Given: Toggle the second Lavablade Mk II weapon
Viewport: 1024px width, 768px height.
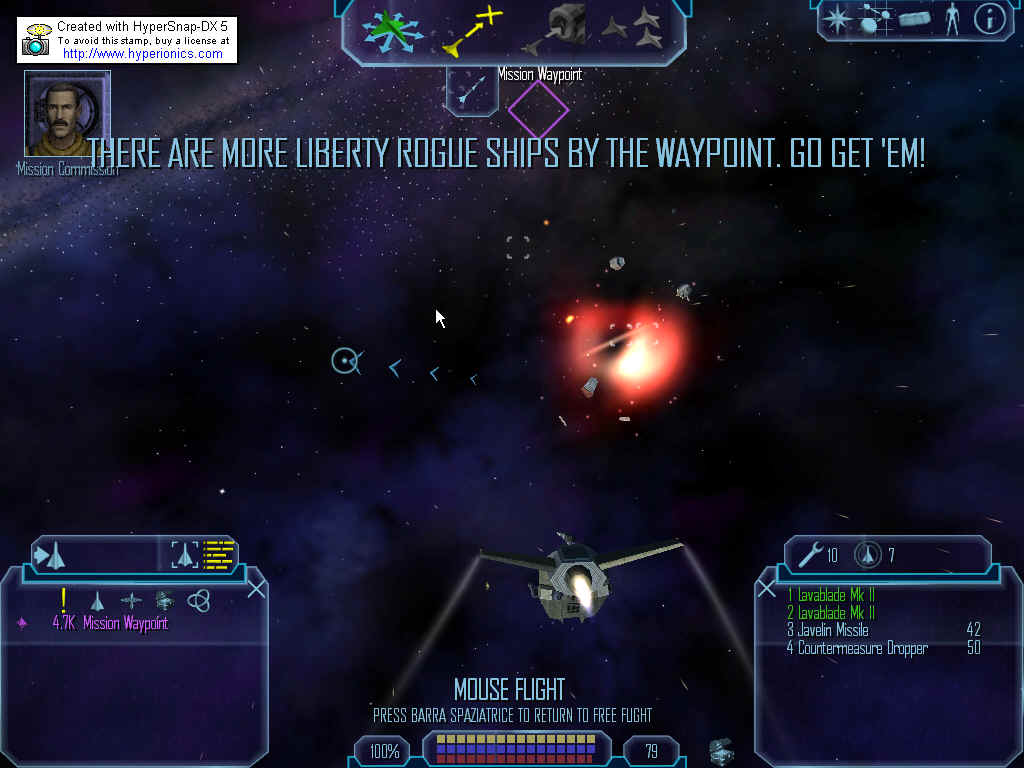Looking at the screenshot, I should (831, 612).
